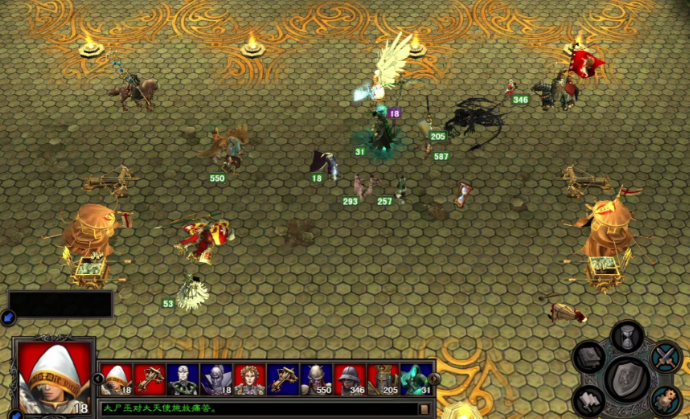Screen dimensions: 690x419
Task: Open the gear settings button
Action: click(667, 399)
